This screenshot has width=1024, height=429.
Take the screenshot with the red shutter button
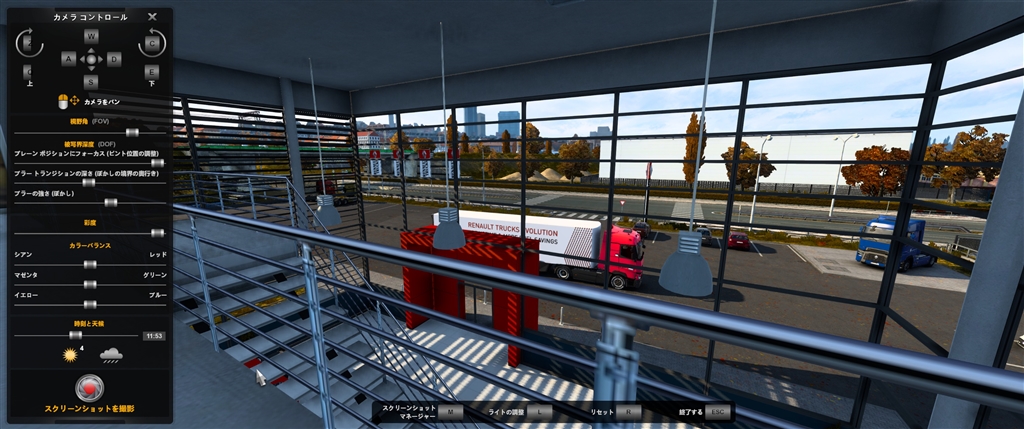[x=90, y=388]
